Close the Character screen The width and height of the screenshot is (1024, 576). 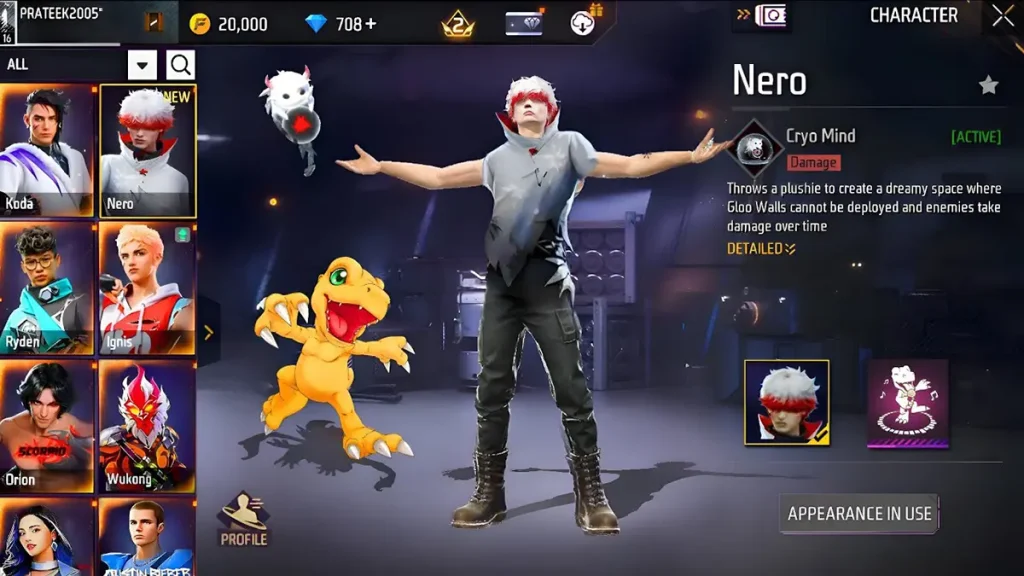1002,16
